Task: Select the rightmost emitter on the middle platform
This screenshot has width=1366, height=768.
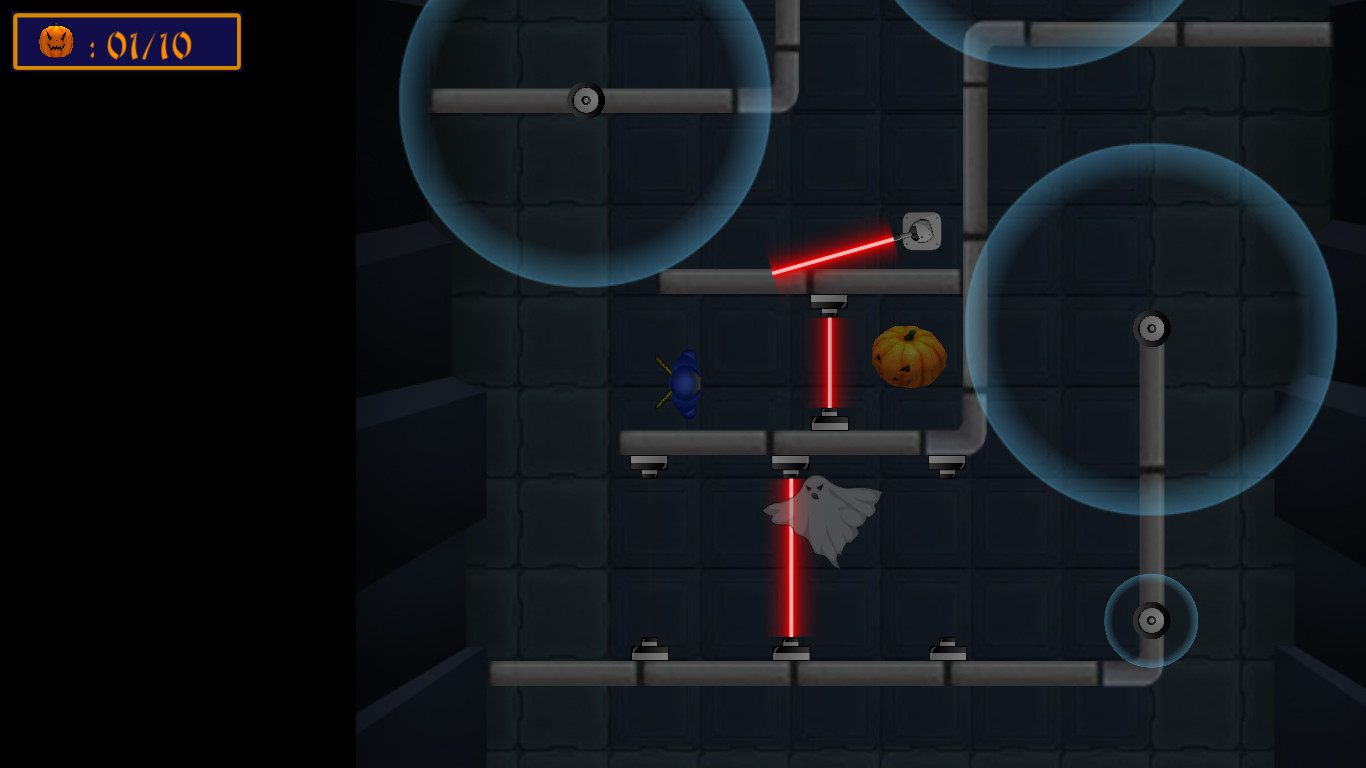Action: [944, 462]
